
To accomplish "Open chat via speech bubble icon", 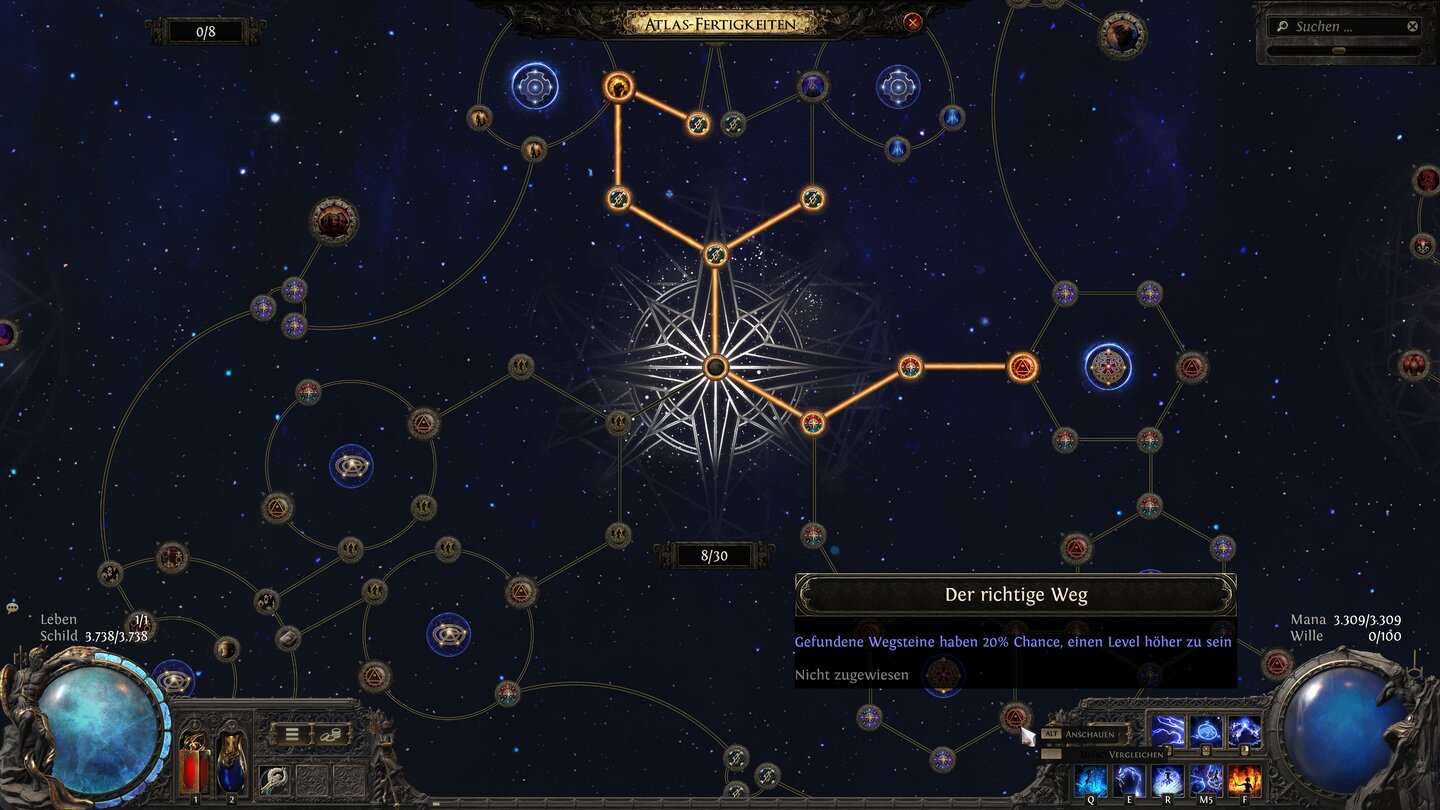I will point(12,607).
